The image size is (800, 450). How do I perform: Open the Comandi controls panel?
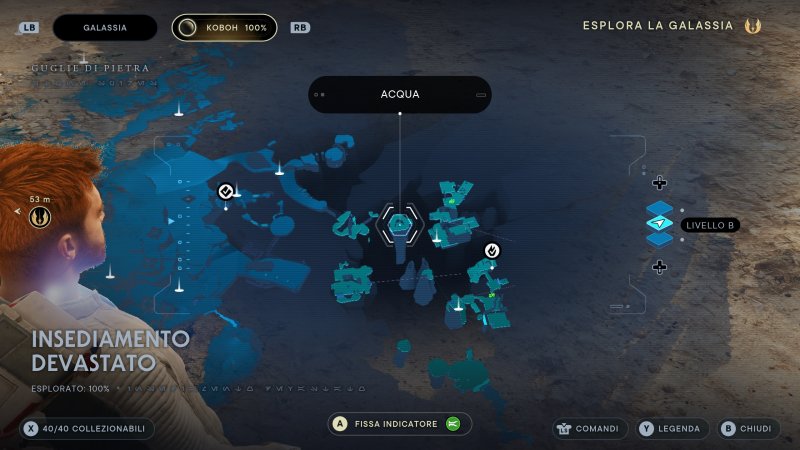[x=590, y=429]
